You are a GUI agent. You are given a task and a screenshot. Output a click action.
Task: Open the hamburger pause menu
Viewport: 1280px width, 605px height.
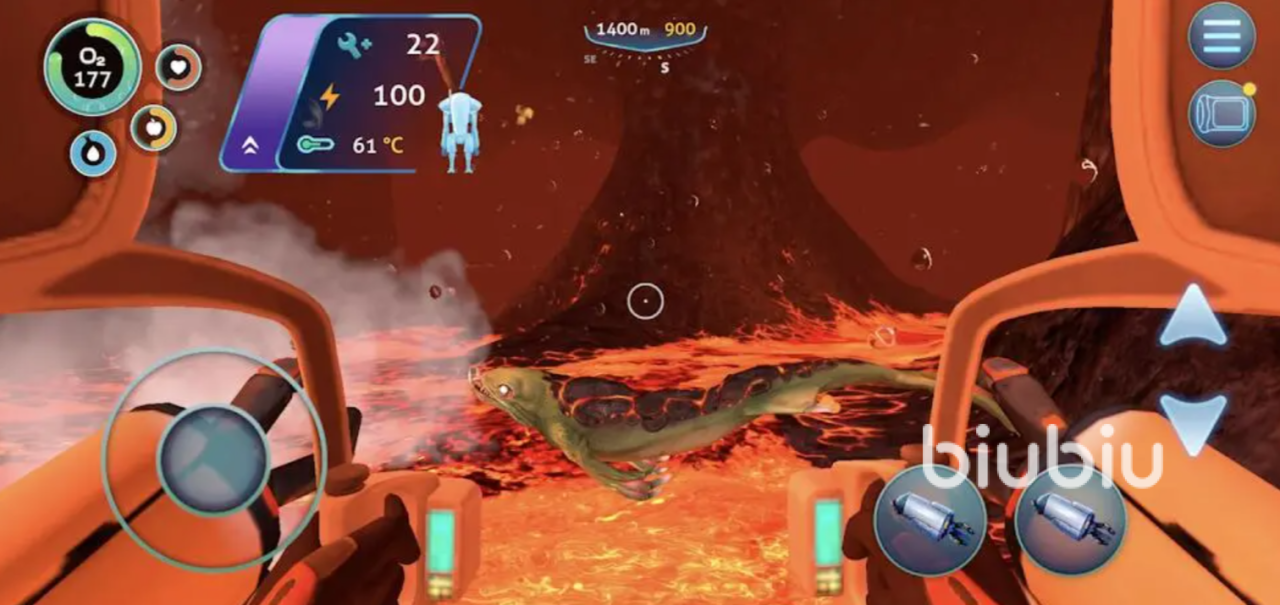tap(1221, 35)
